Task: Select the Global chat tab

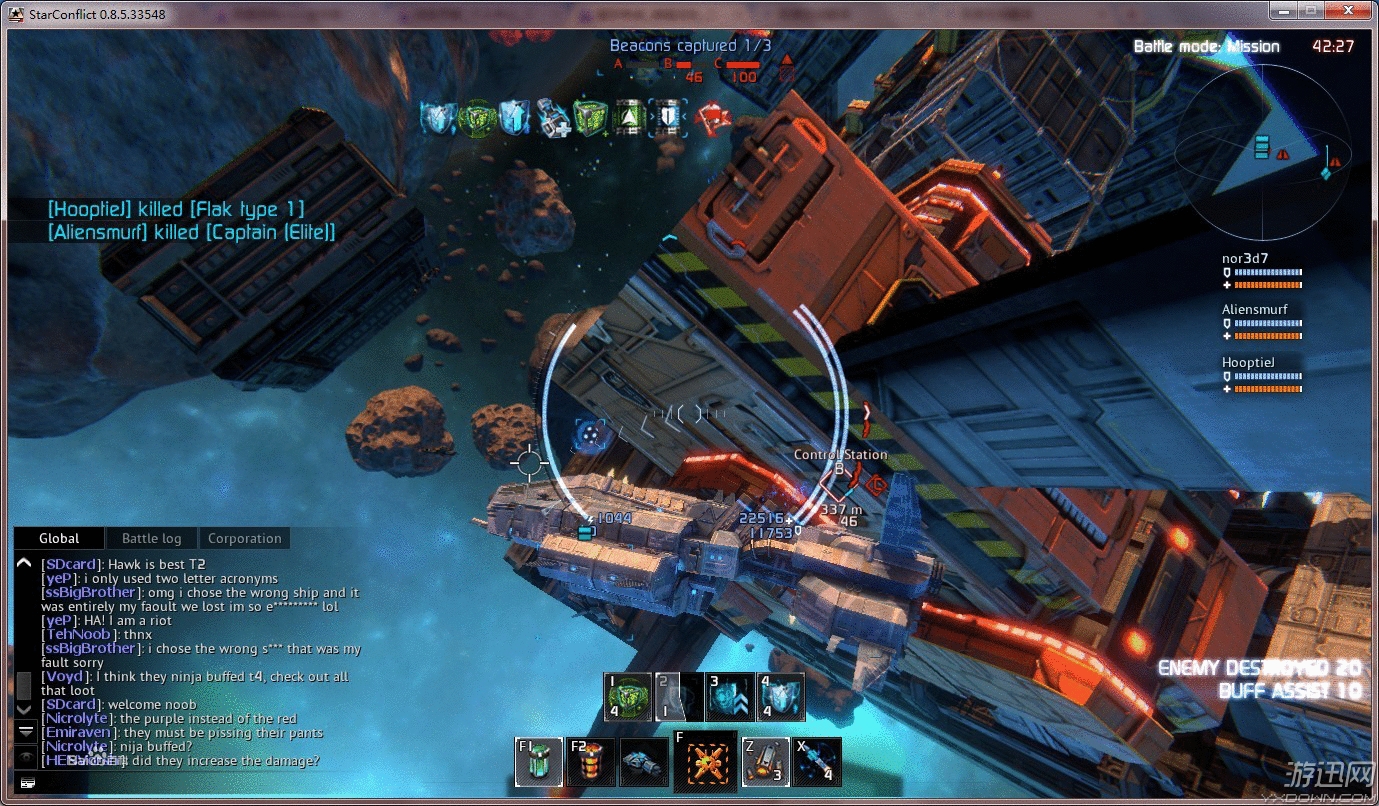Action: [x=59, y=538]
